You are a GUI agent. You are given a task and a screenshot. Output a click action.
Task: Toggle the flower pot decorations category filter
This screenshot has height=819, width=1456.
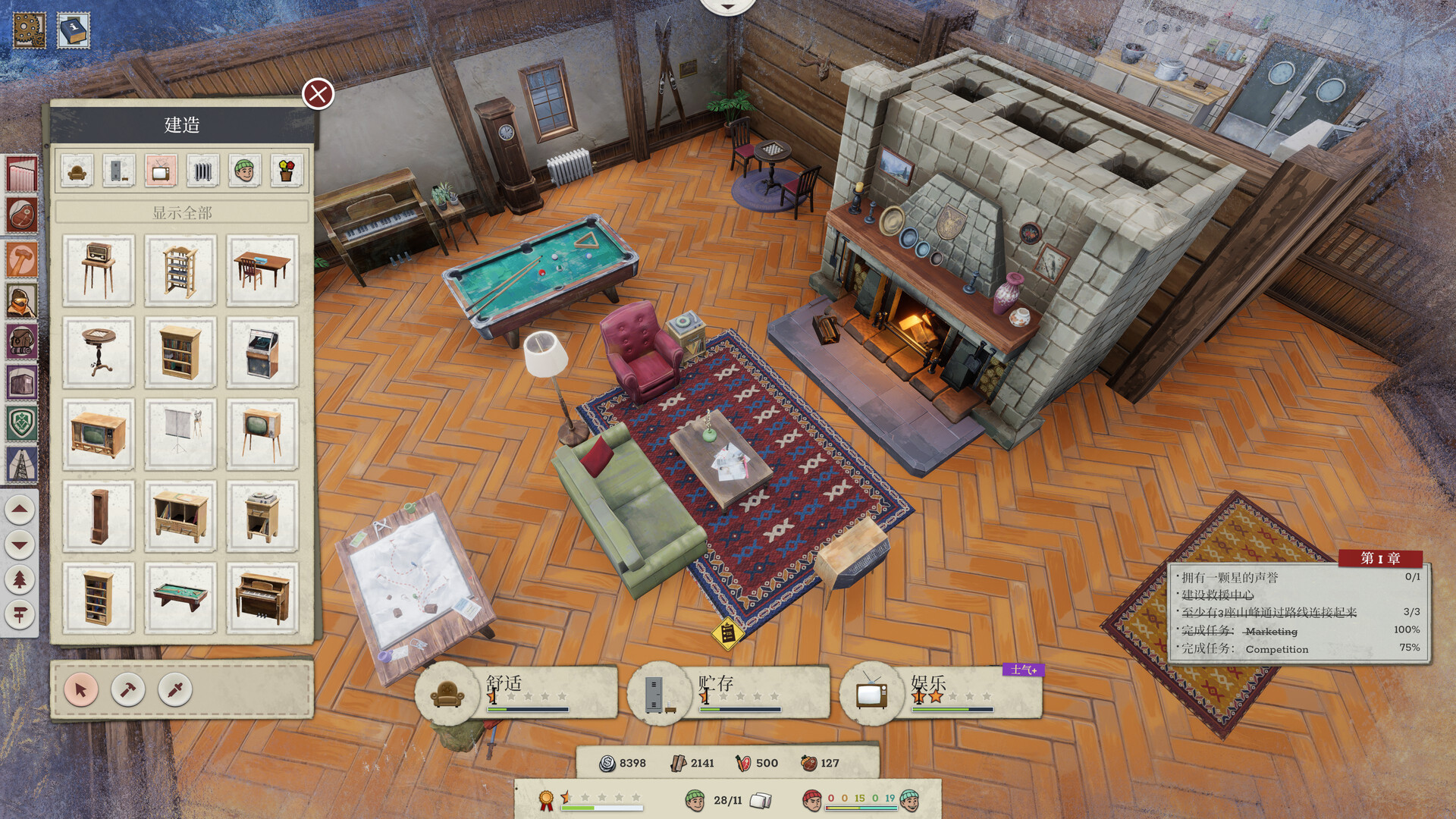click(287, 171)
